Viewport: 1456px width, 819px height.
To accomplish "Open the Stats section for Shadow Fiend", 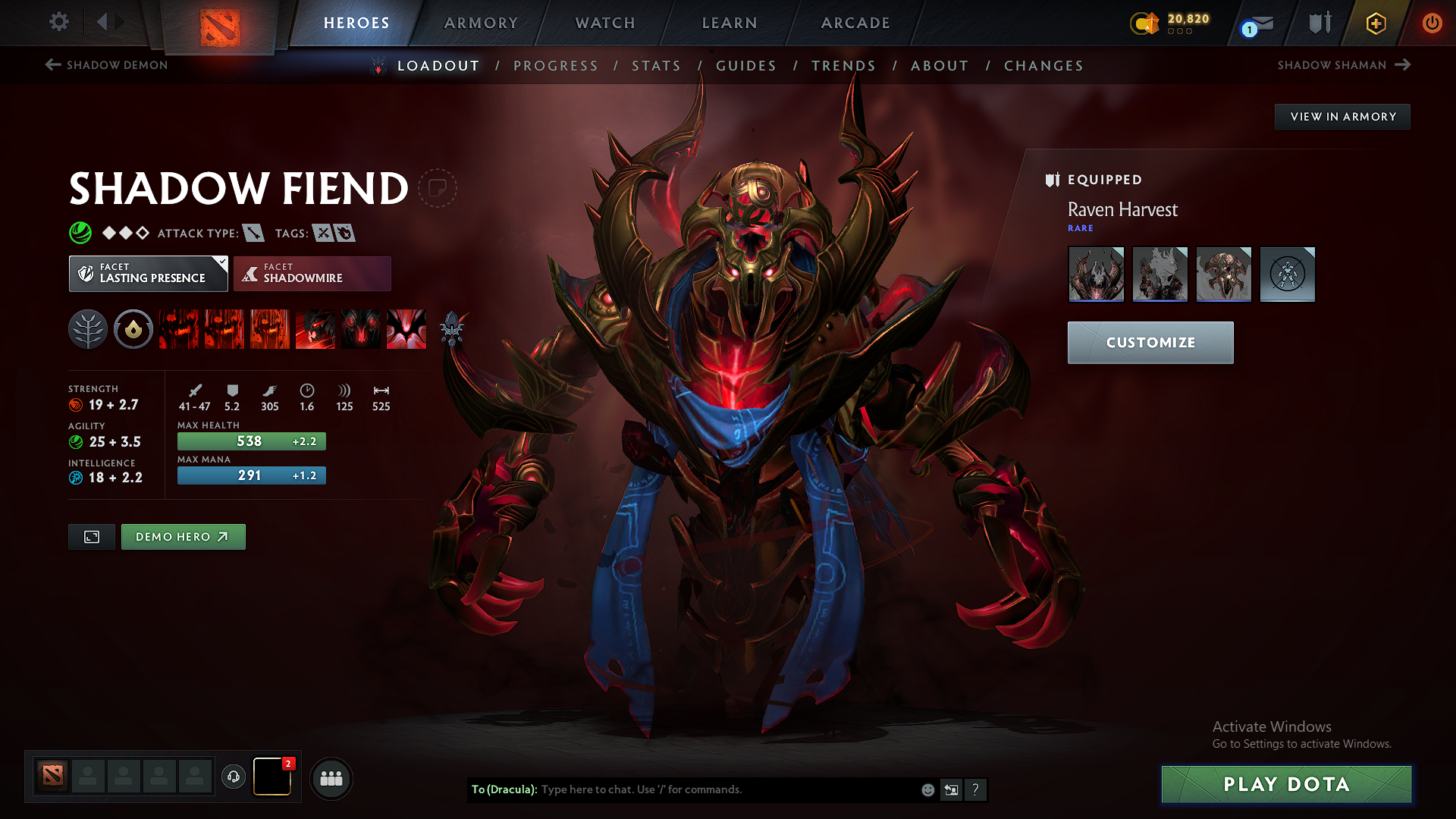I will click(x=657, y=66).
